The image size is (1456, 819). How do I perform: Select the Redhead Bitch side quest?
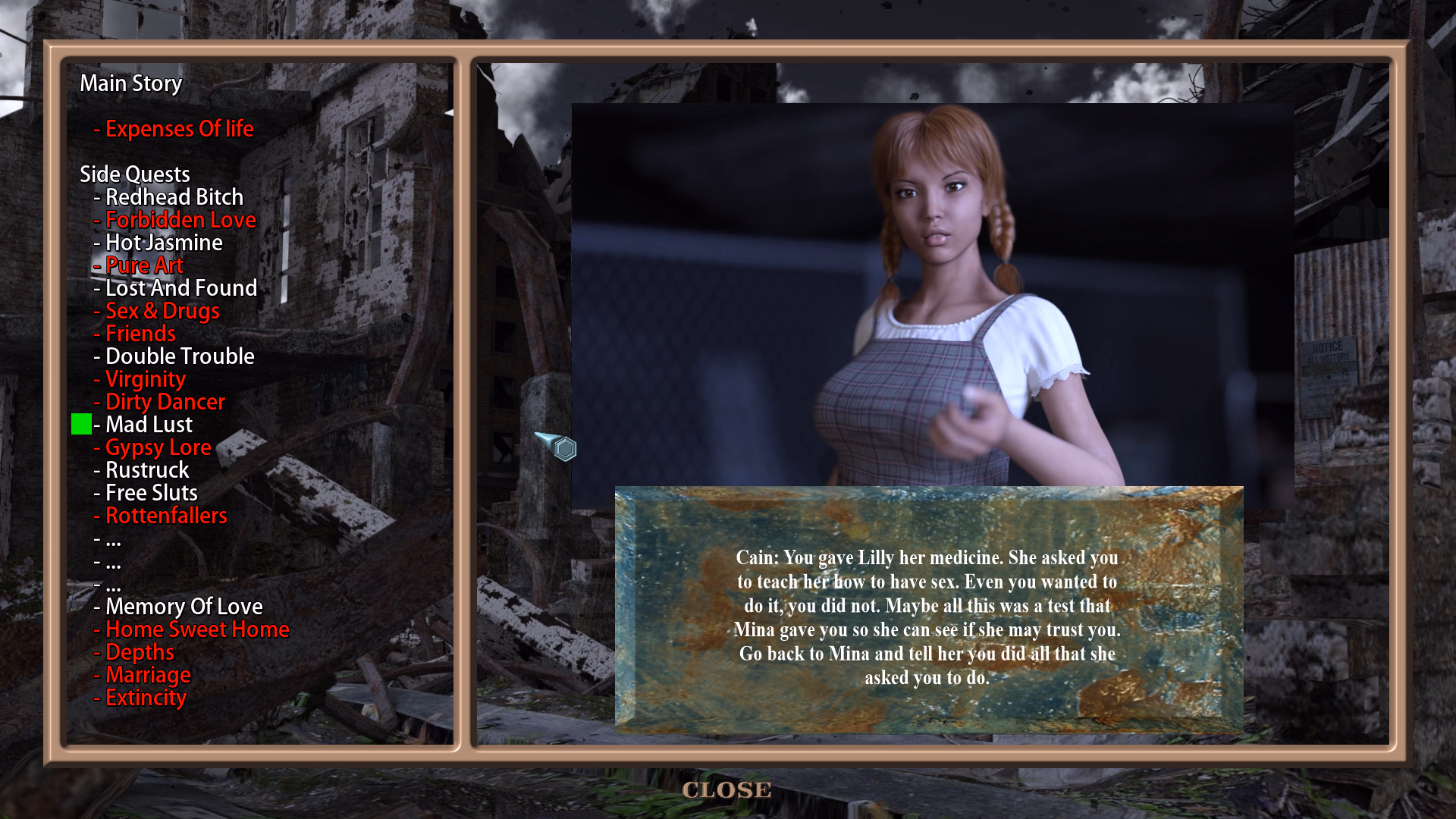click(174, 197)
